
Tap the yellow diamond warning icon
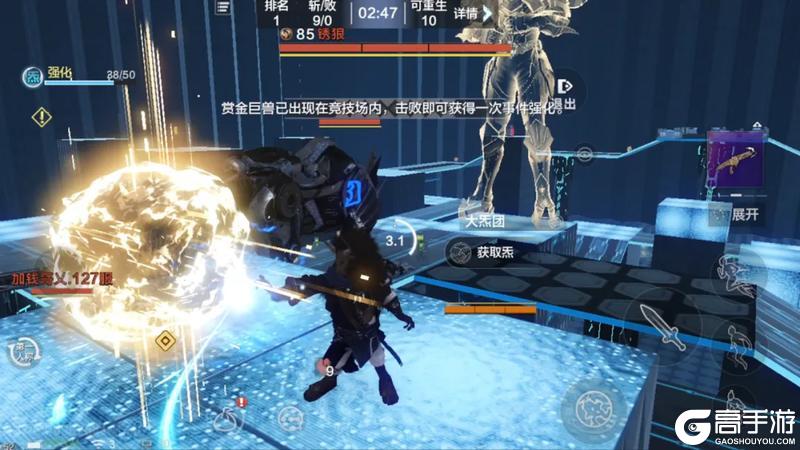[x=41, y=117]
